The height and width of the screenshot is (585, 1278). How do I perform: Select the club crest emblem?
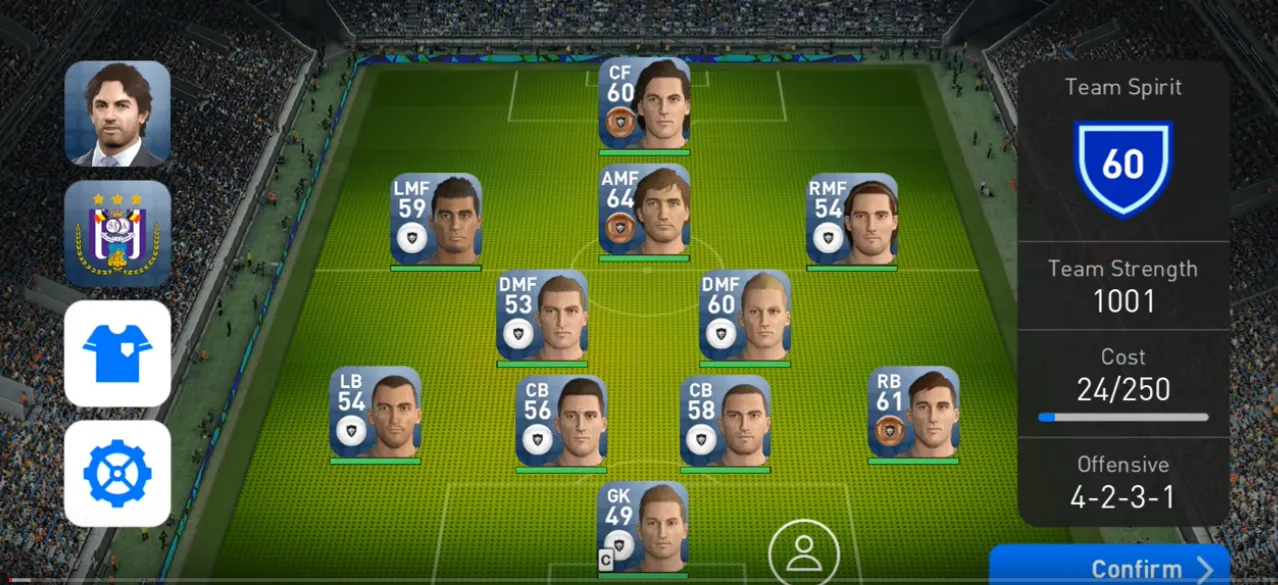[118, 233]
